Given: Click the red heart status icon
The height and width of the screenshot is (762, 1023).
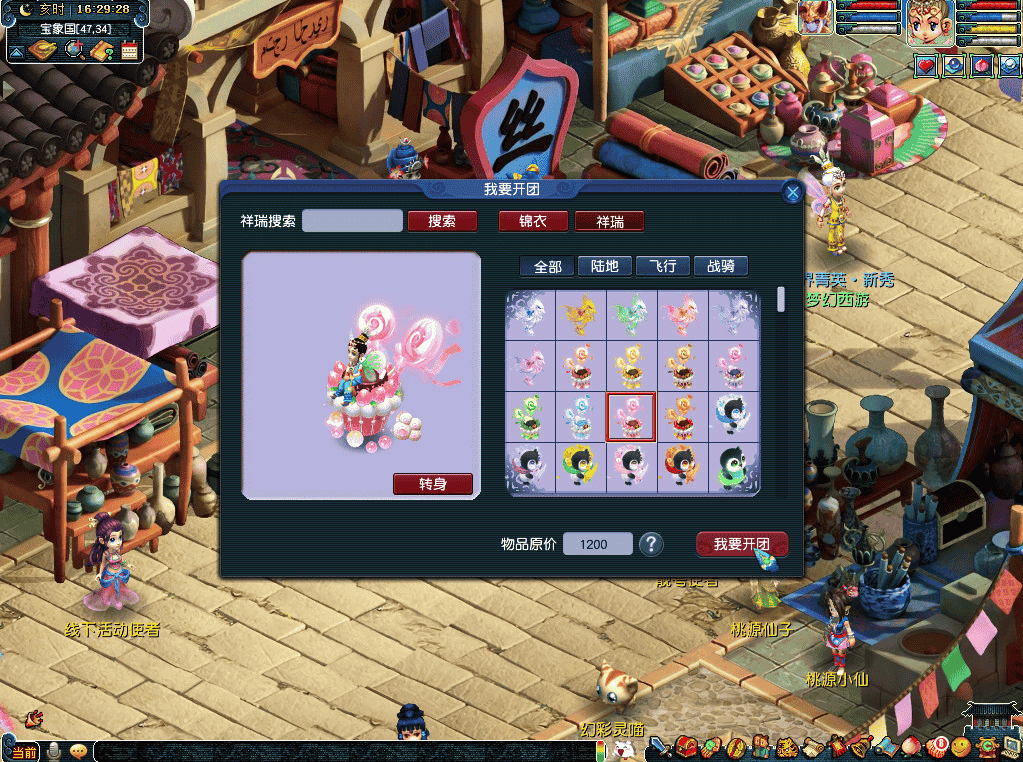Looking at the screenshot, I should [927, 65].
